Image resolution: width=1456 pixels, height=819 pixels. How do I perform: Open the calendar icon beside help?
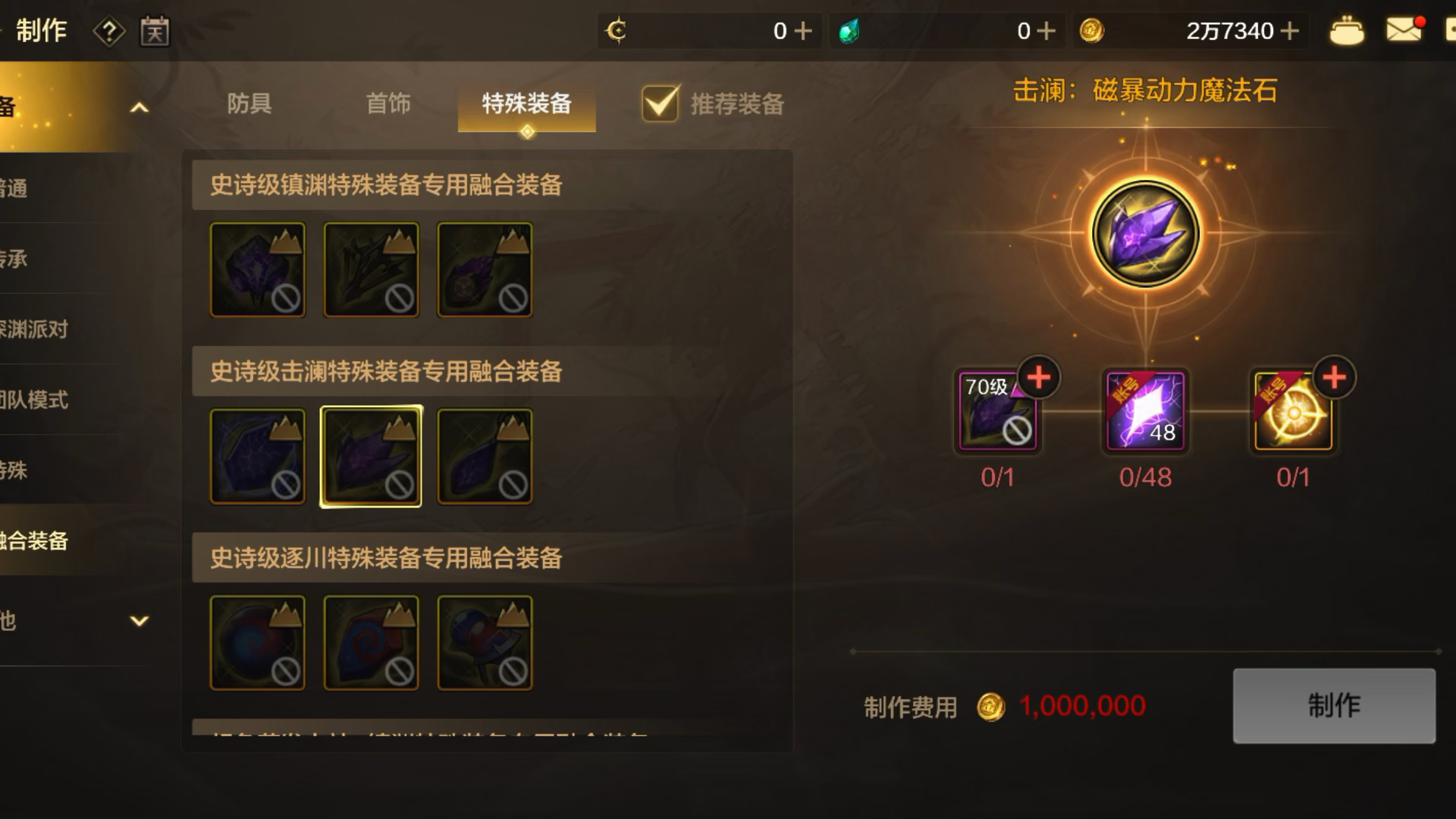click(154, 31)
